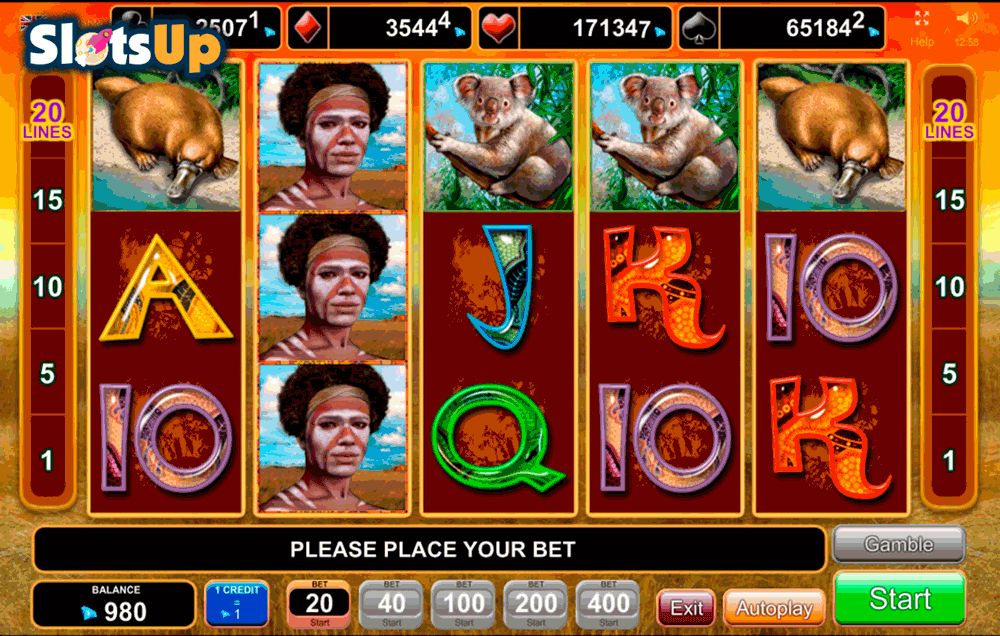Start the spin with the green Start button
Viewport: 1000px width, 636px height.
tap(899, 598)
